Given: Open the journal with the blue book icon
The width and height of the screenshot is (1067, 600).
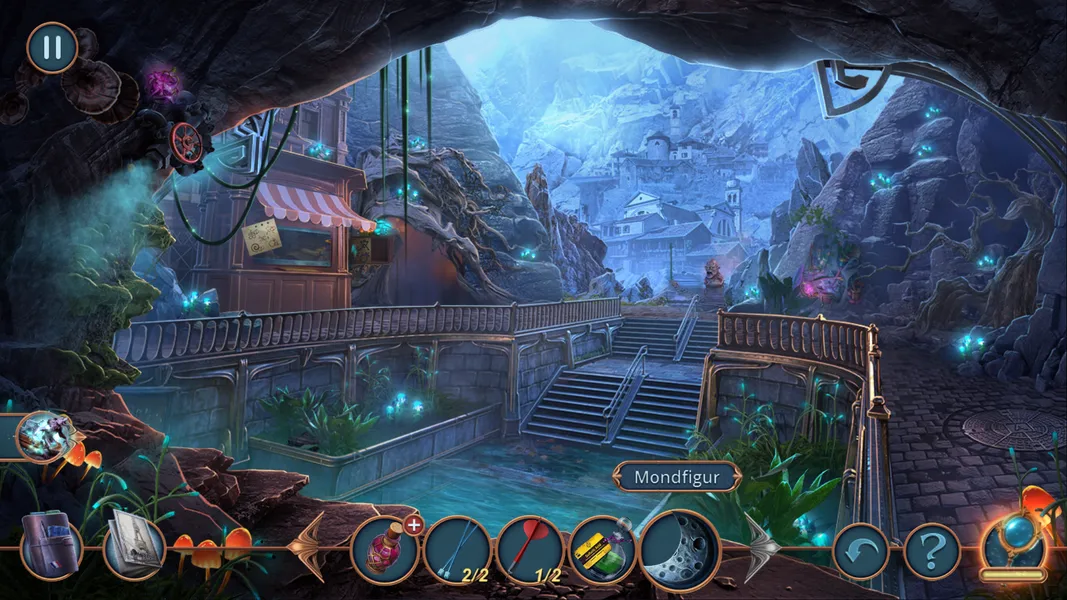Looking at the screenshot, I should pyautogui.click(x=50, y=549).
